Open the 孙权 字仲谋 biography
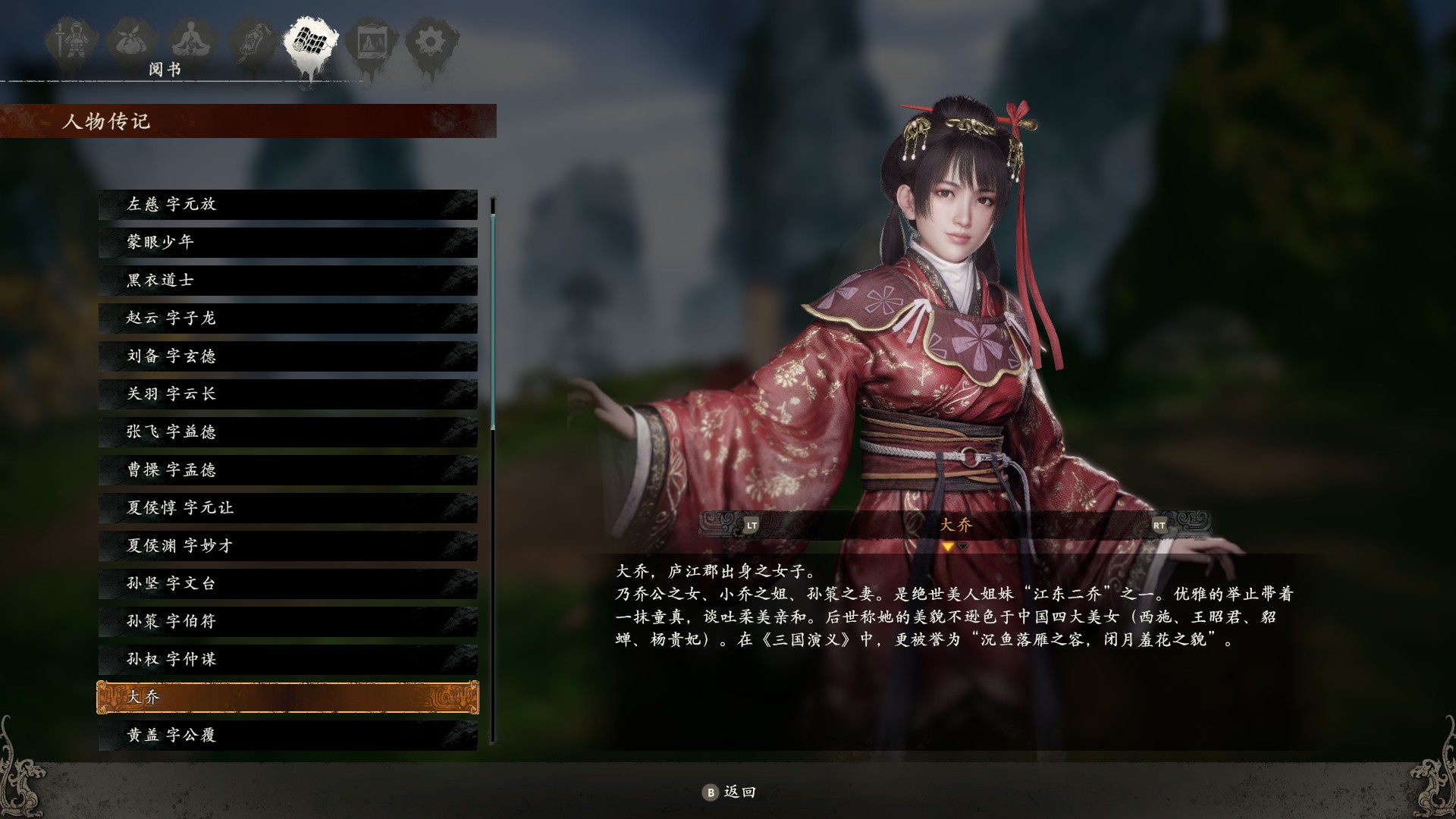The width and height of the screenshot is (1456, 819). pyautogui.click(x=288, y=659)
